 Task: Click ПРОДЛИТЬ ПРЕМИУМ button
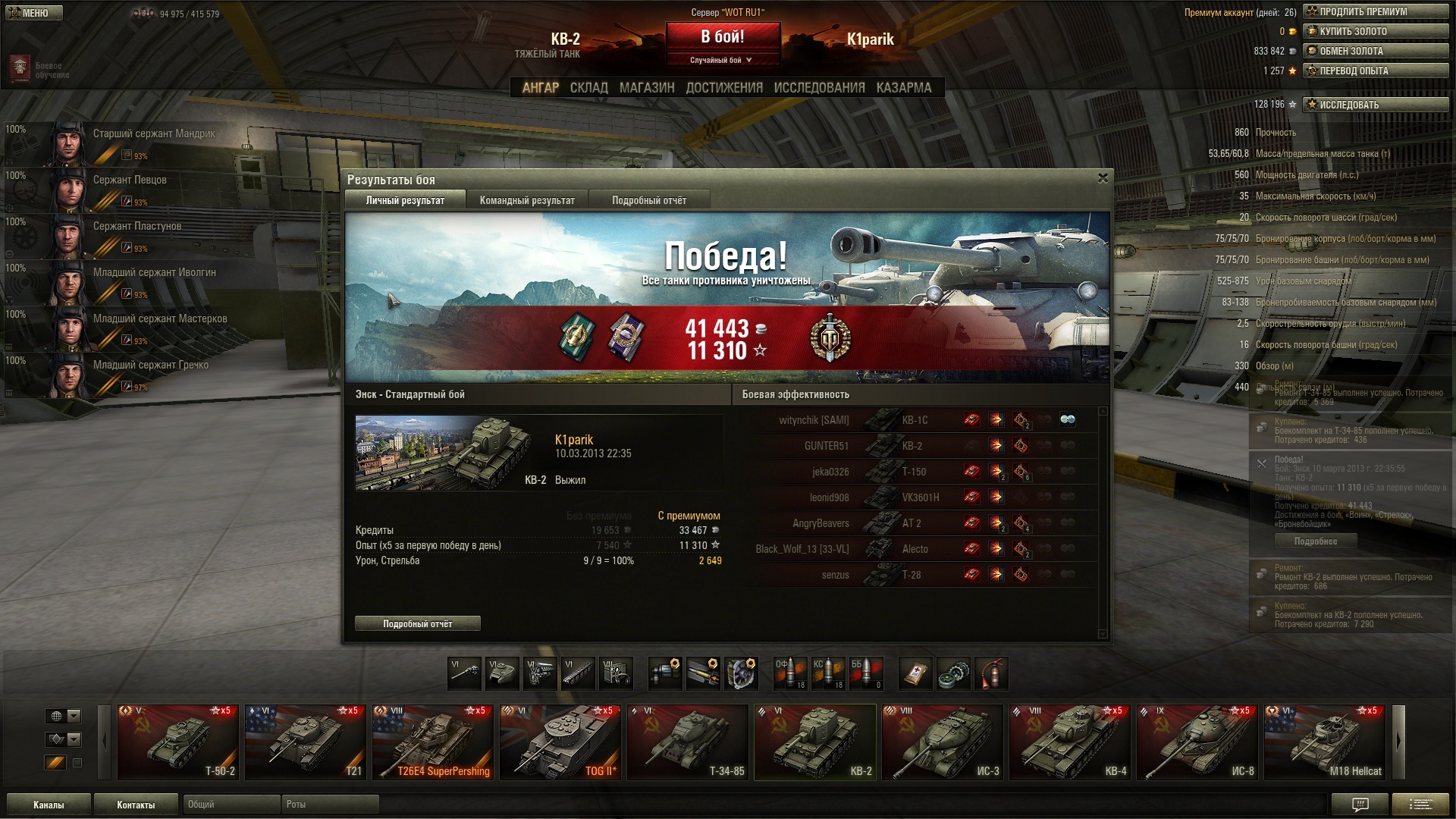click(x=1375, y=12)
